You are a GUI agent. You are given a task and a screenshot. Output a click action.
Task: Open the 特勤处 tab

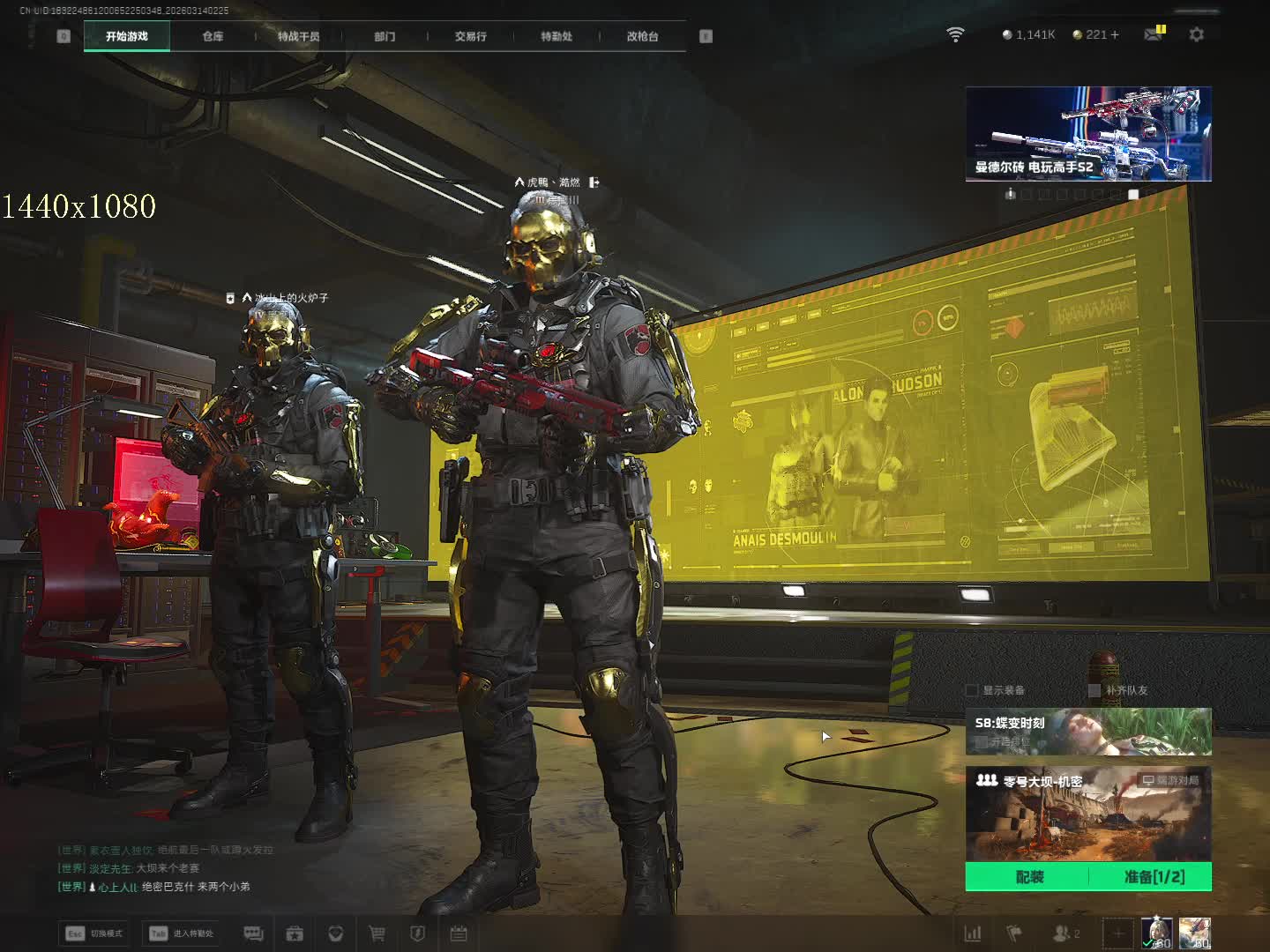click(x=557, y=36)
